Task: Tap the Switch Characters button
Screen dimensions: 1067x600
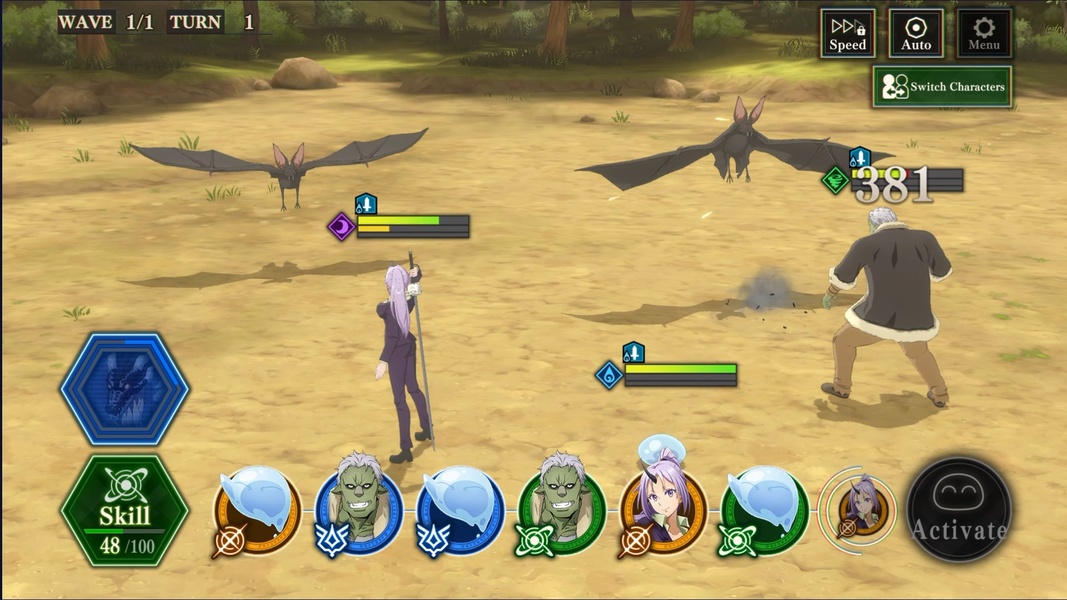Action: click(942, 87)
